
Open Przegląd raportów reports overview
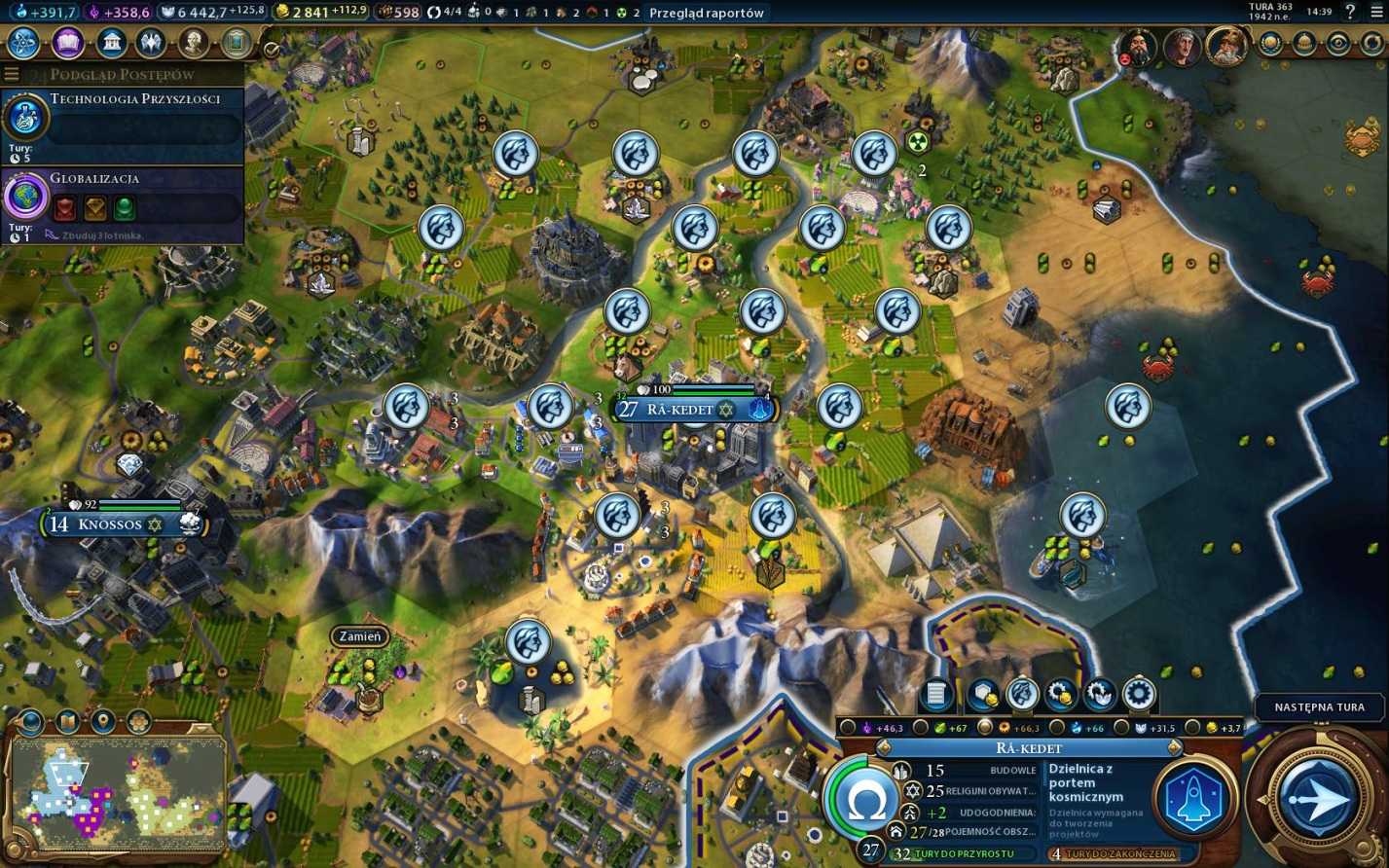click(x=707, y=13)
